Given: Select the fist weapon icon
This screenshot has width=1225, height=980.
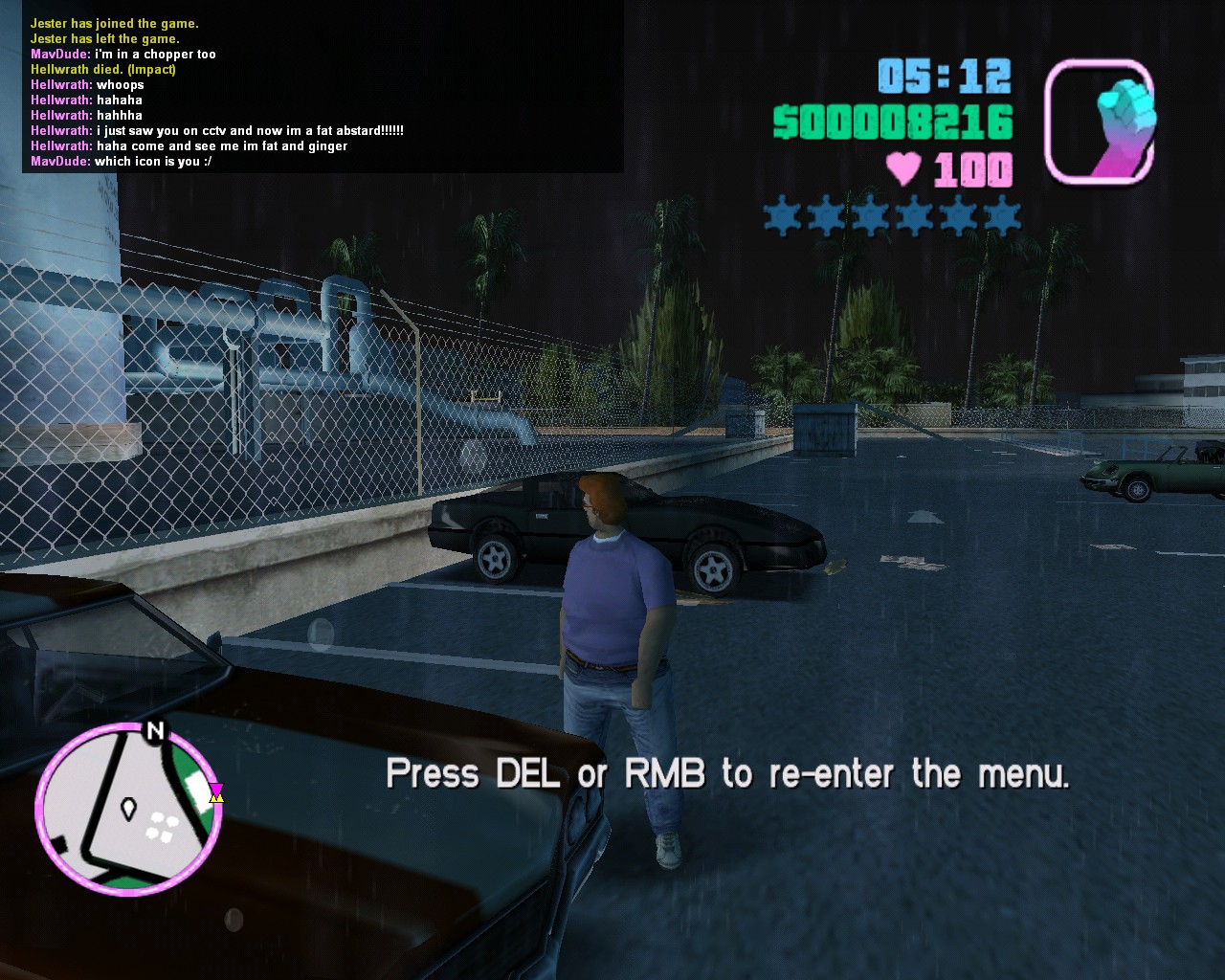Looking at the screenshot, I should coord(1100,122).
